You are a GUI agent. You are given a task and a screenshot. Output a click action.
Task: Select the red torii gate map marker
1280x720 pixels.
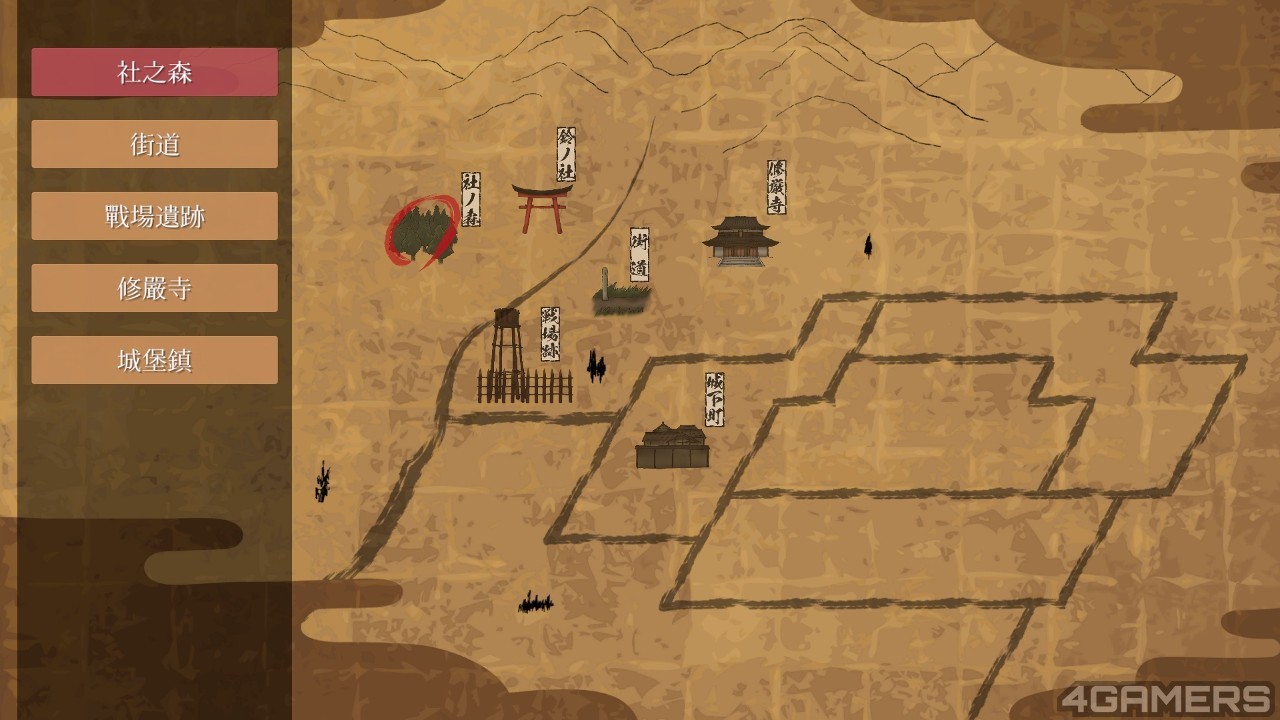tap(540, 207)
